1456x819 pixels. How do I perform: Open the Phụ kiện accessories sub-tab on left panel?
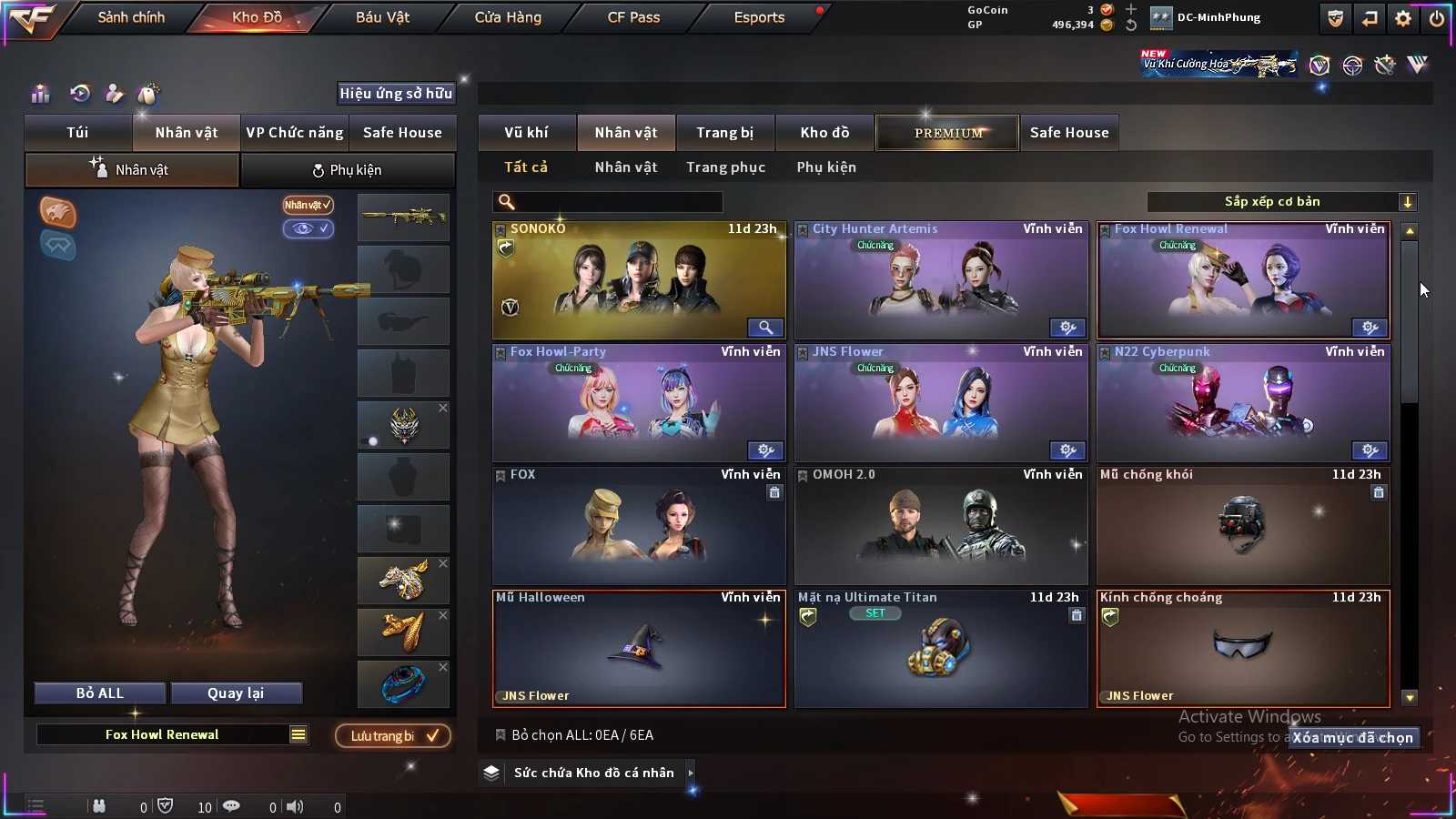coord(348,170)
